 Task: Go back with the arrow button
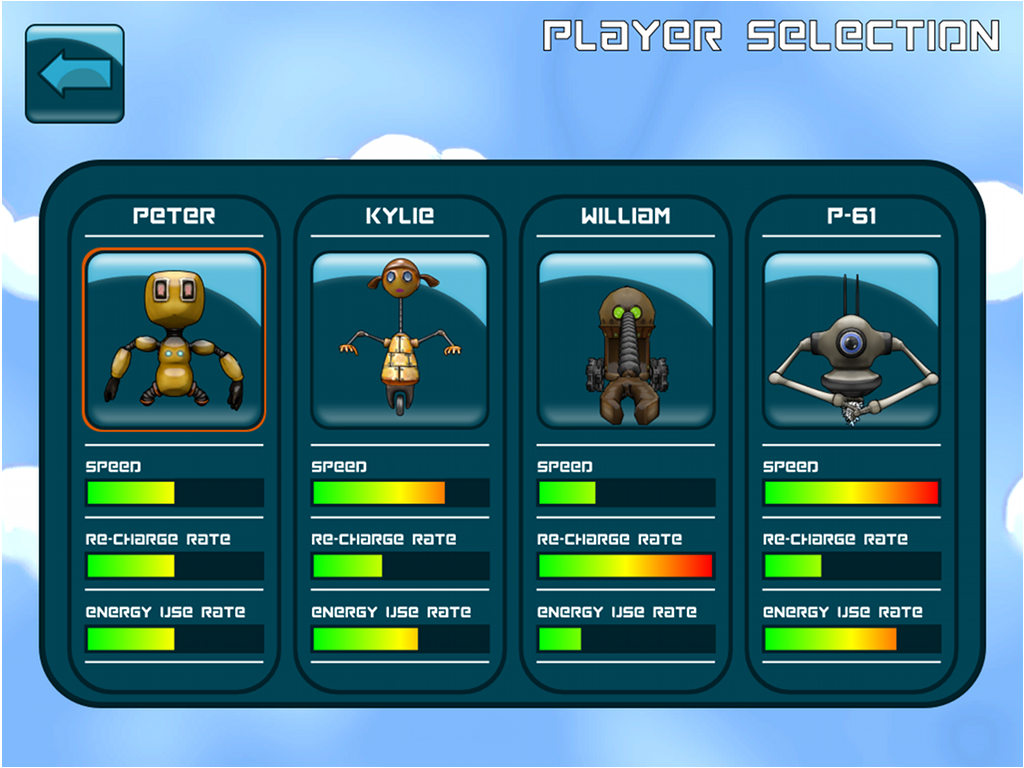[75, 74]
